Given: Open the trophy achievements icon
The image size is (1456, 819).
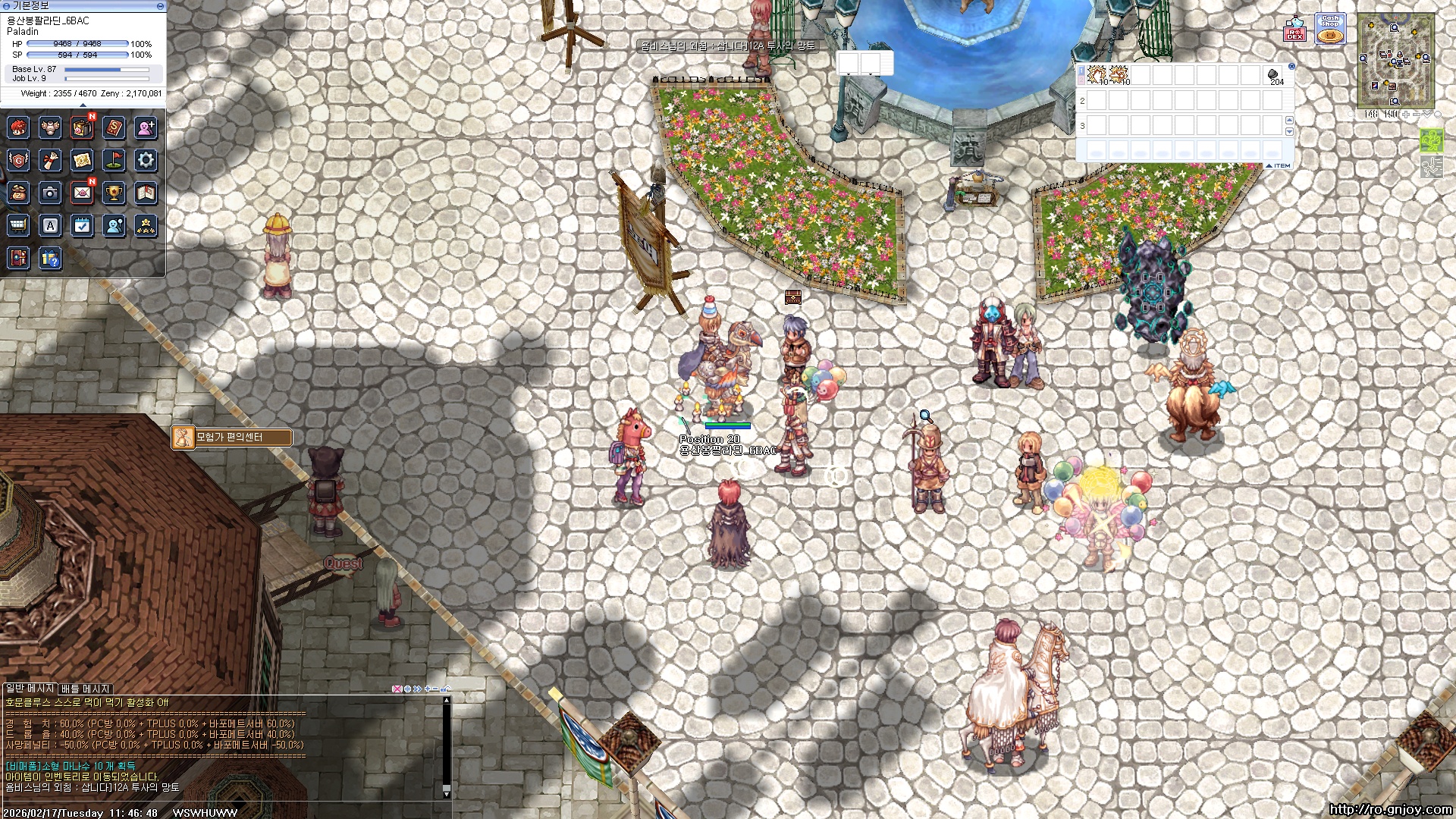Looking at the screenshot, I should click(x=114, y=193).
